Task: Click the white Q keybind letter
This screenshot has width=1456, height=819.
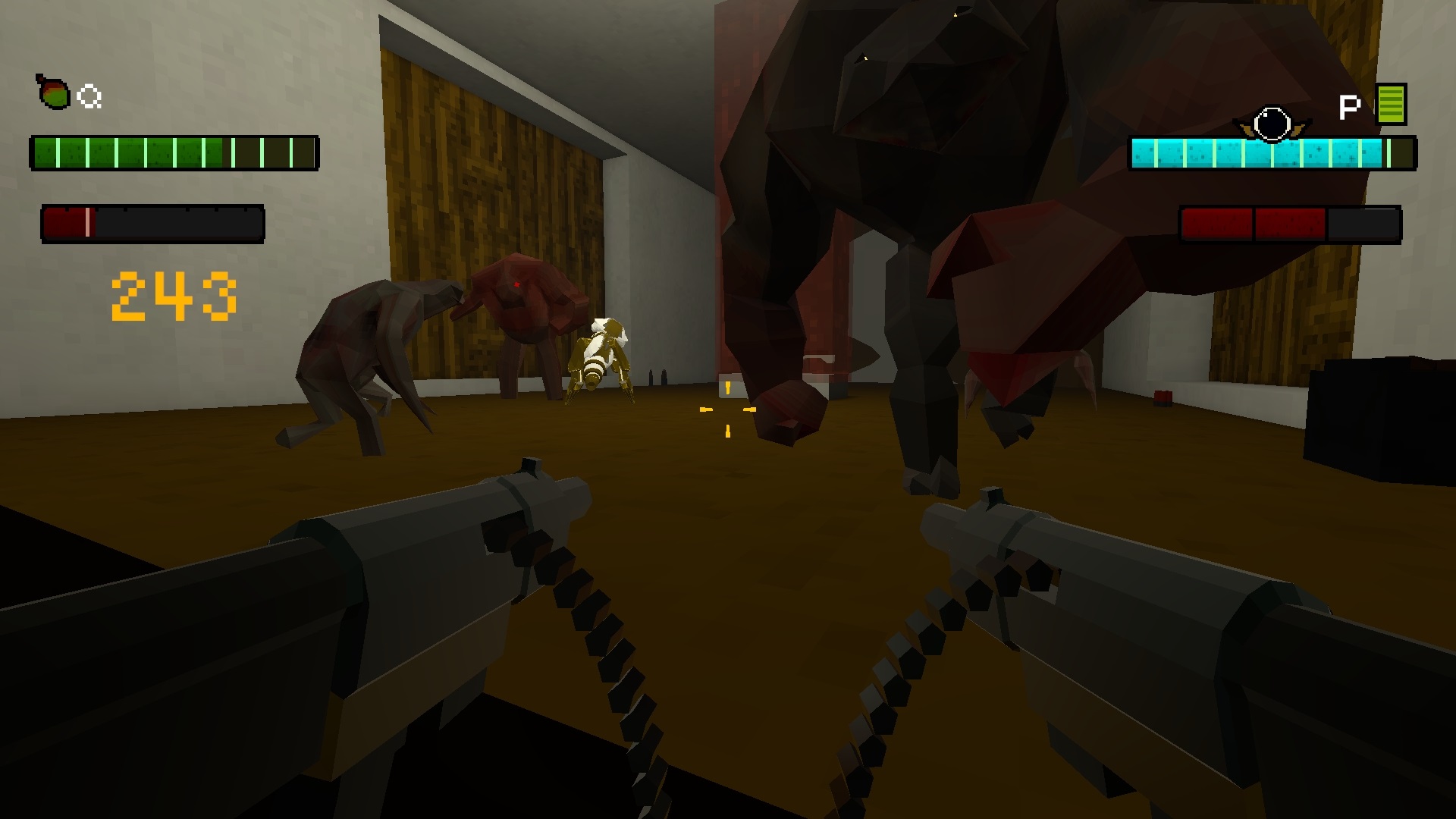Action: (89, 96)
